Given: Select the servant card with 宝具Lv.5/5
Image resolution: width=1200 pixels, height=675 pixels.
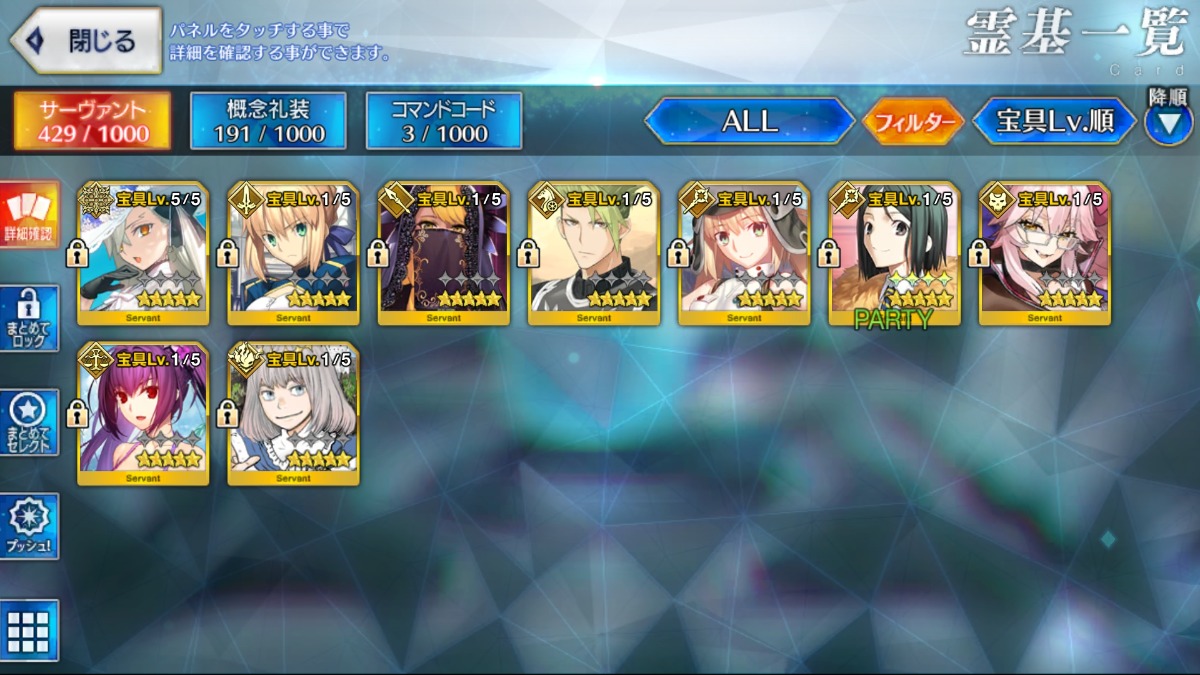Looking at the screenshot, I should pos(143,253).
